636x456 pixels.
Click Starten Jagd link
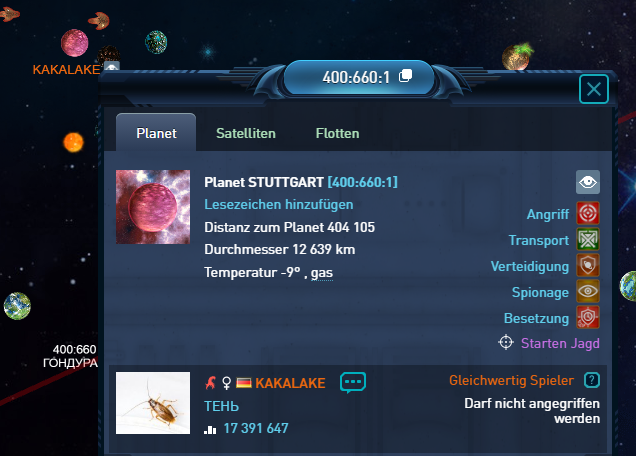pyautogui.click(x=560, y=343)
